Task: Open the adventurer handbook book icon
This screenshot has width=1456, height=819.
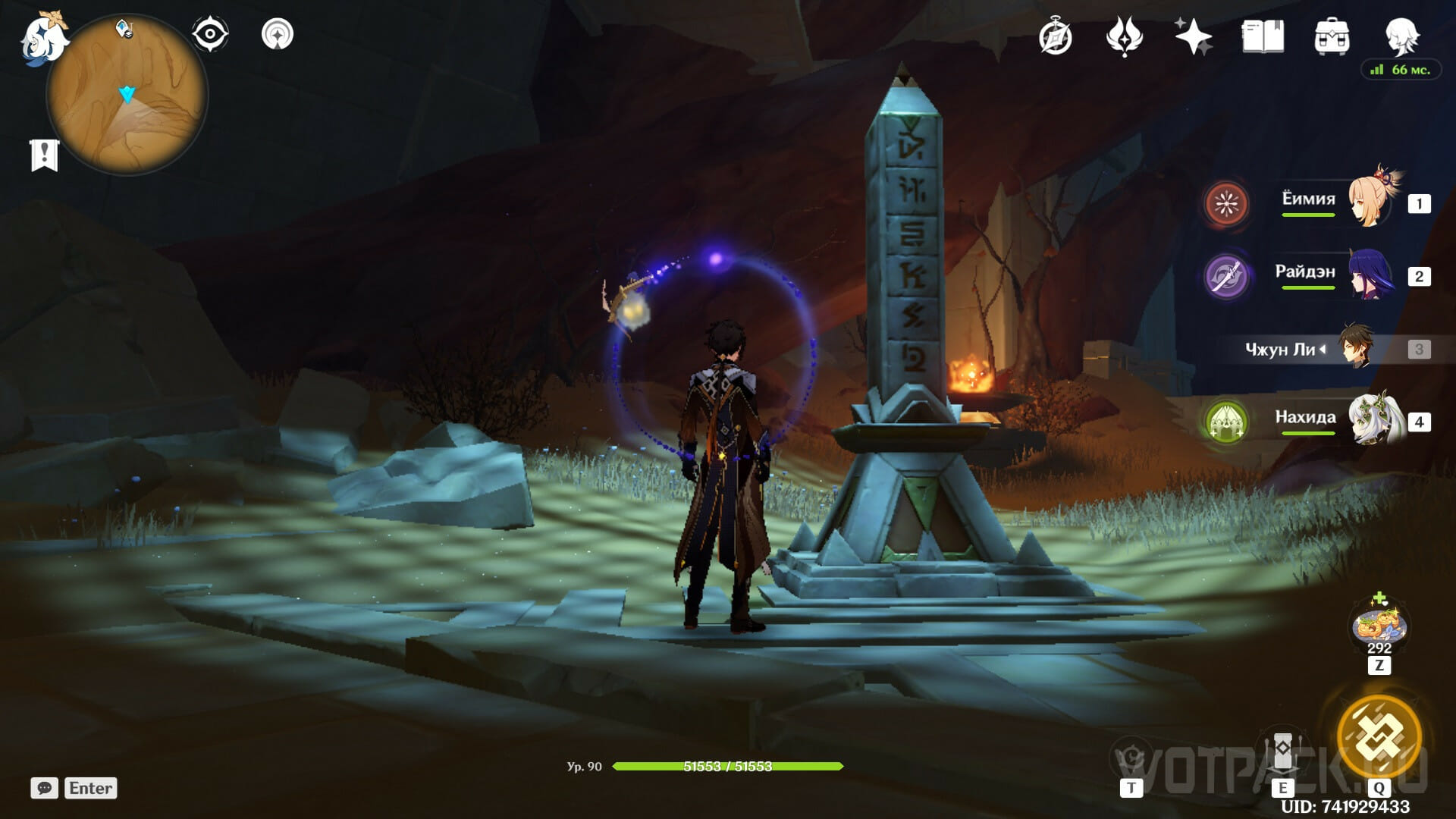Action: point(1263,36)
